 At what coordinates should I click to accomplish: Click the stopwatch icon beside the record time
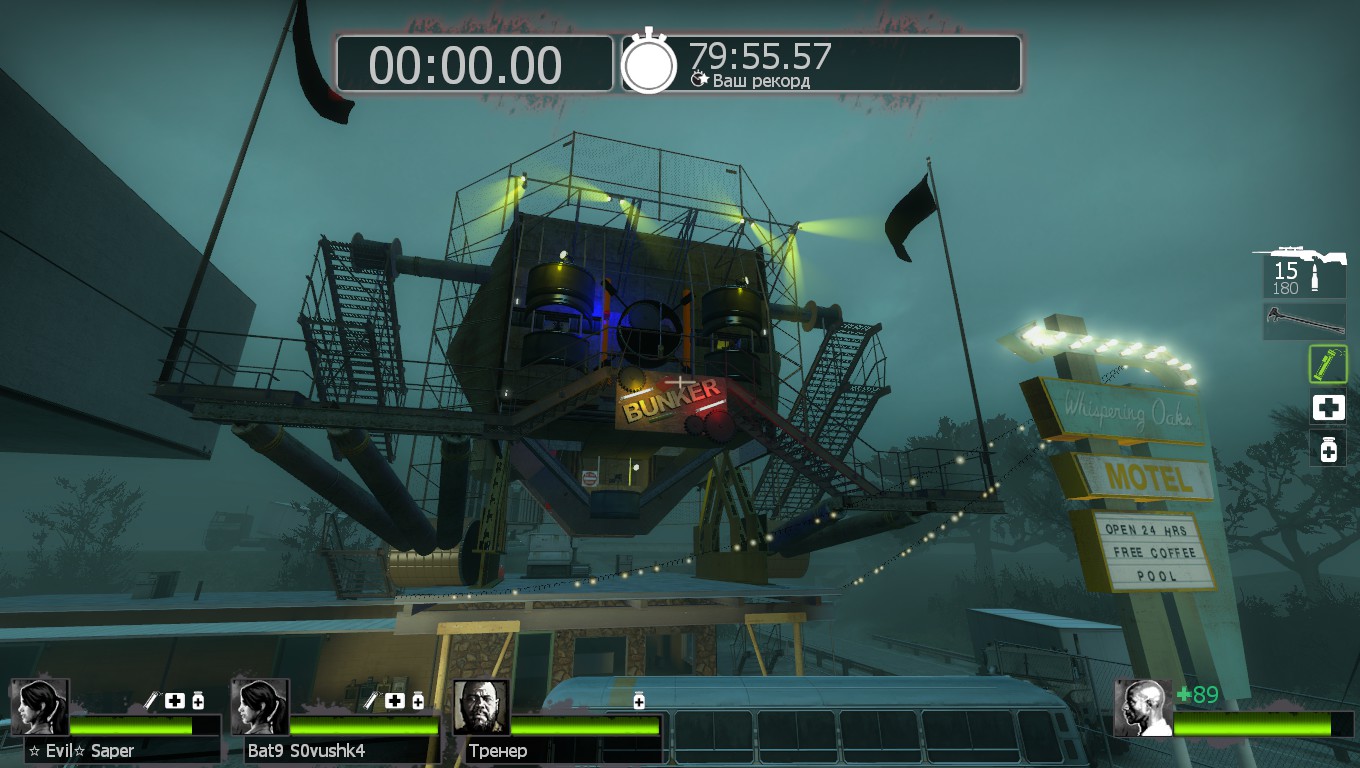(x=649, y=63)
